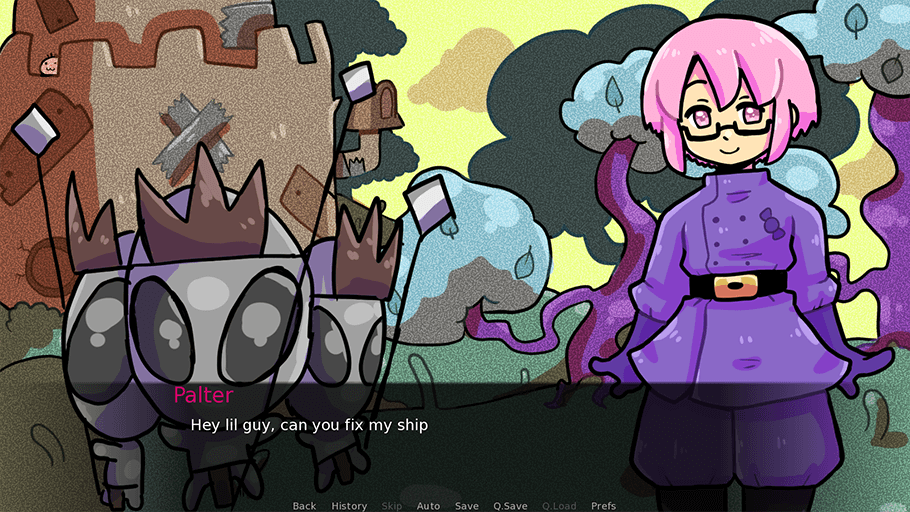The height and width of the screenshot is (512, 910).
Task: Perform a quick save with Q.Save
Action: tap(510, 506)
